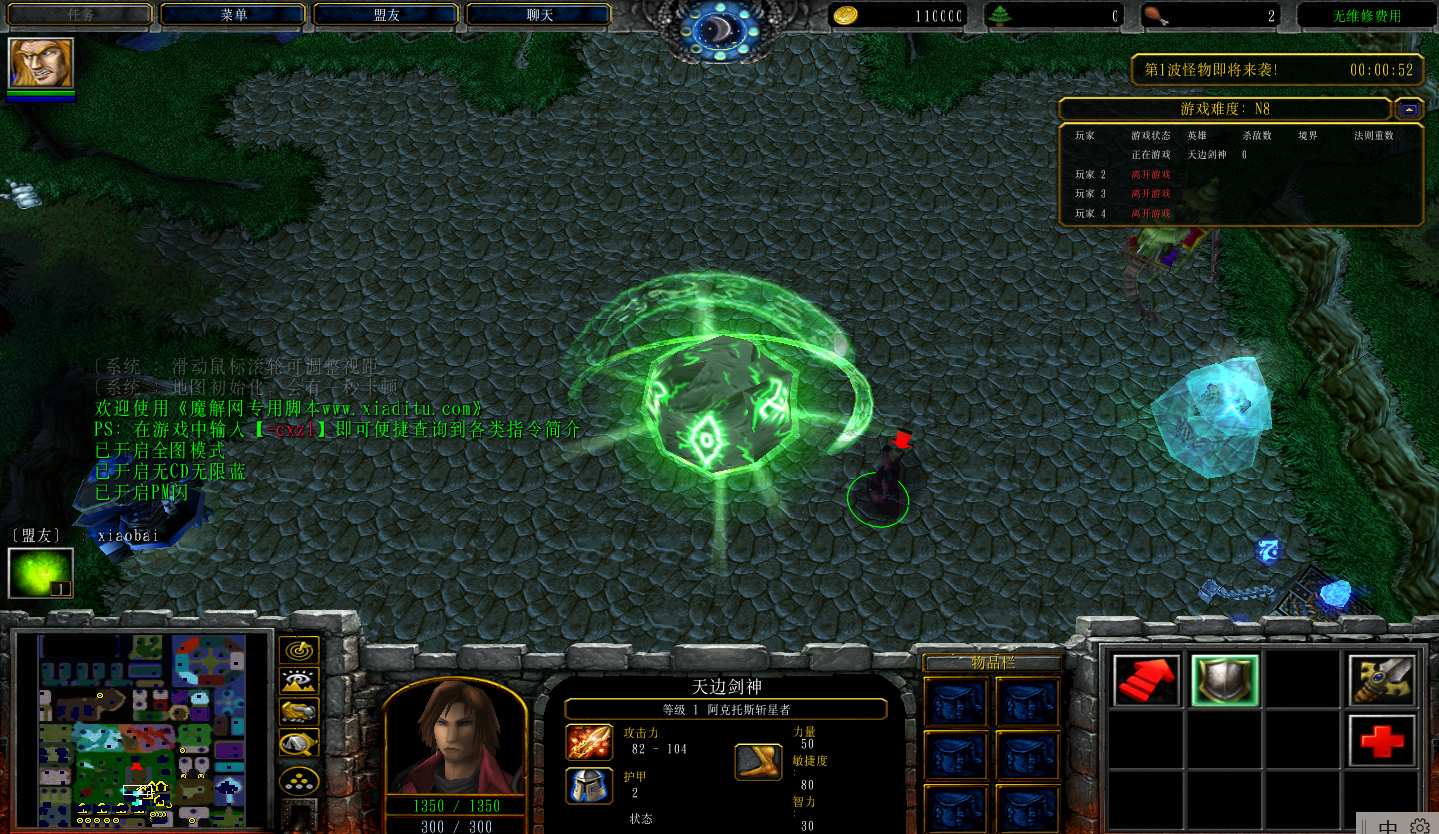Open the 菜单 main menu
Screen dimensions: 1439x834
(x=232, y=15)
